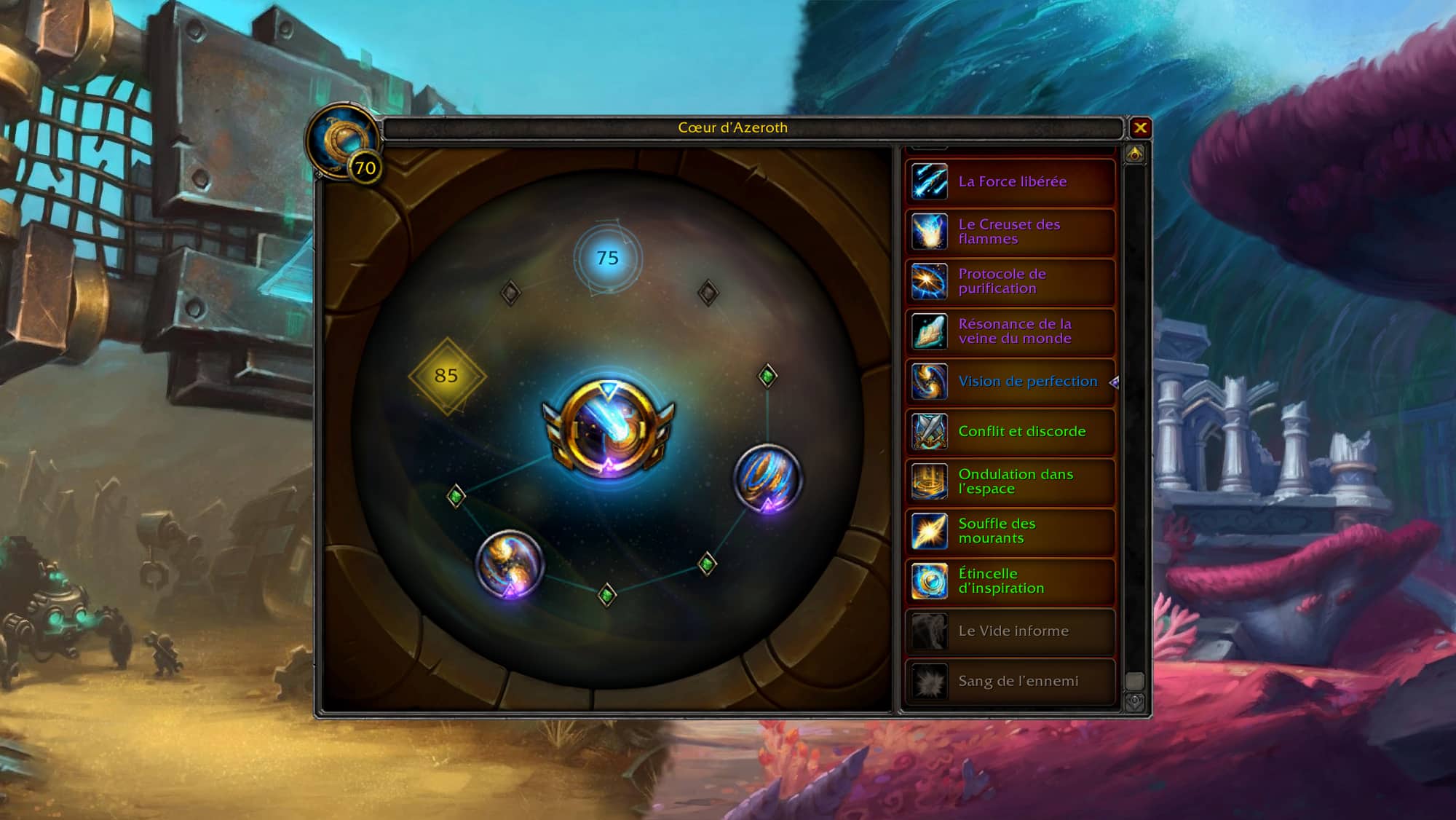
Task: Pick Ondulation dans l'espace essence
Action: [1010, 481]
